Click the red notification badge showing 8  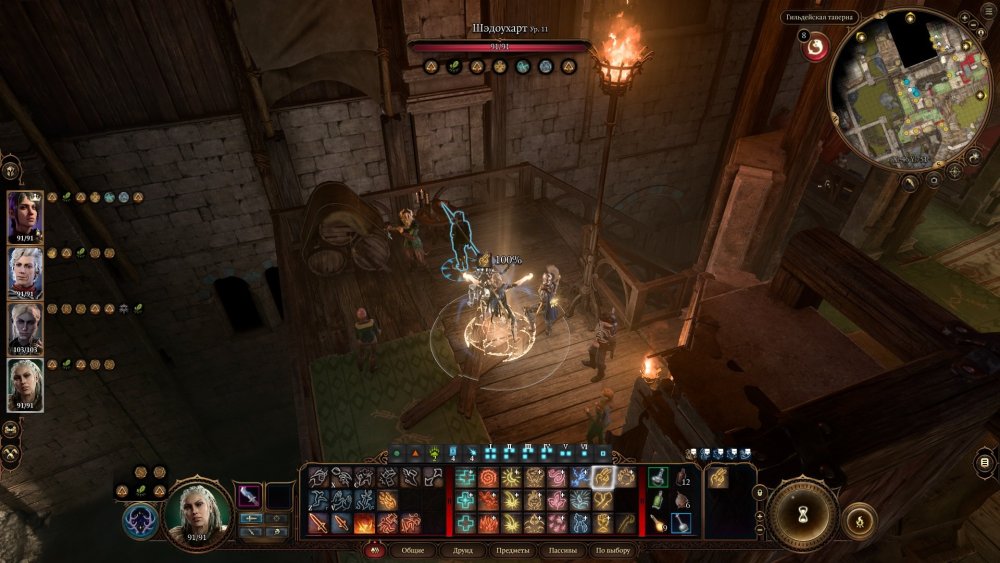[815, 46]
